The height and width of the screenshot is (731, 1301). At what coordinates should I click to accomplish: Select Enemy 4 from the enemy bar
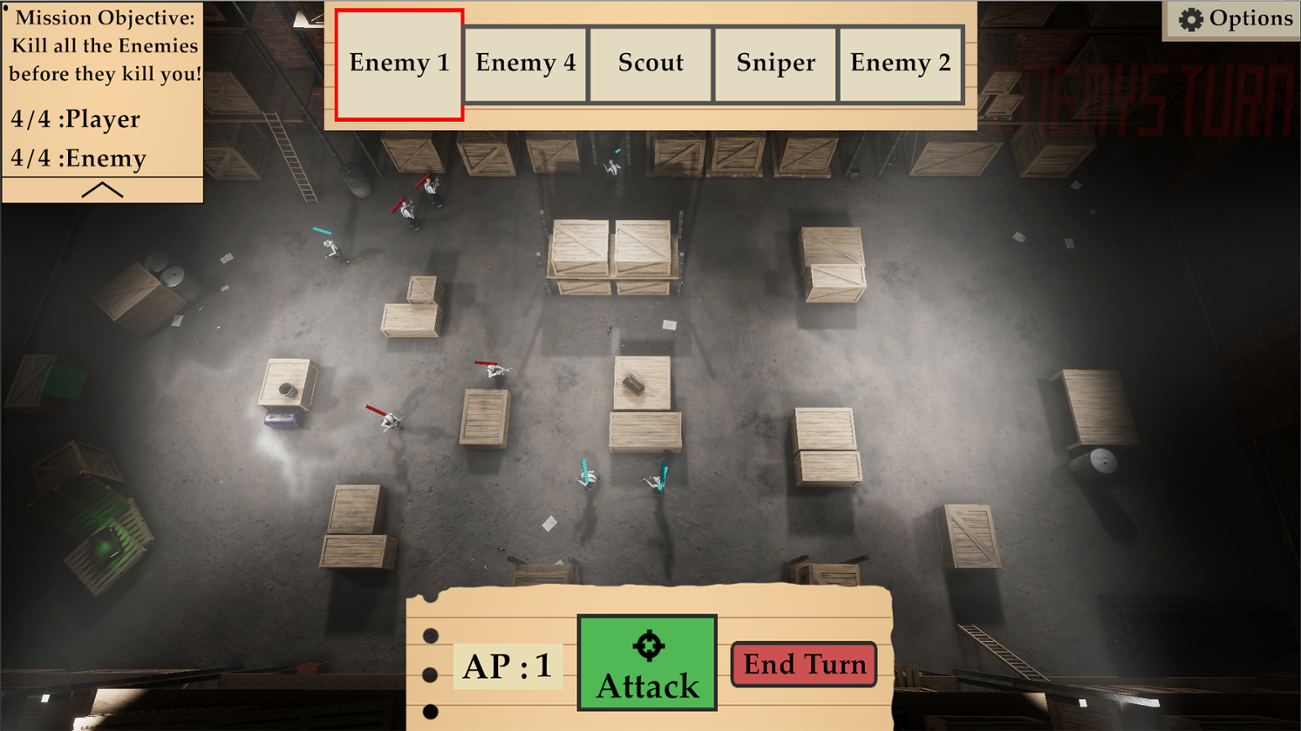tap(524, 62)
